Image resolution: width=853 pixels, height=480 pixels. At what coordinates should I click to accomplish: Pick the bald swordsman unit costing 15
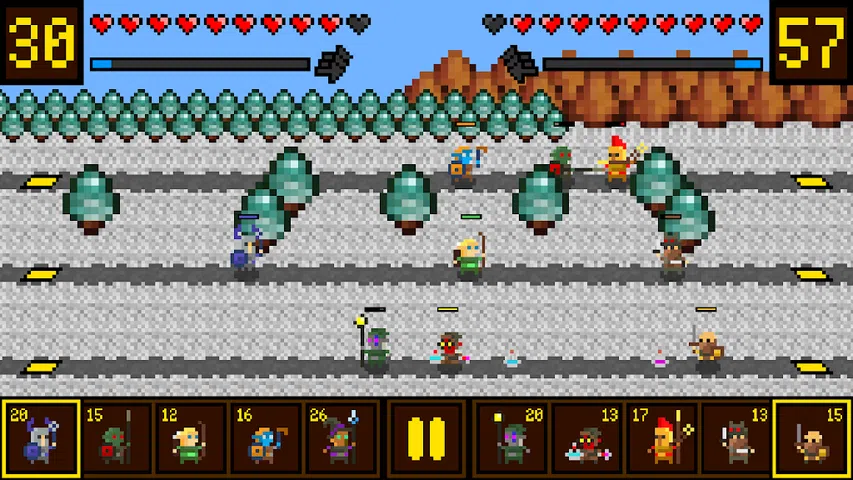811,438
